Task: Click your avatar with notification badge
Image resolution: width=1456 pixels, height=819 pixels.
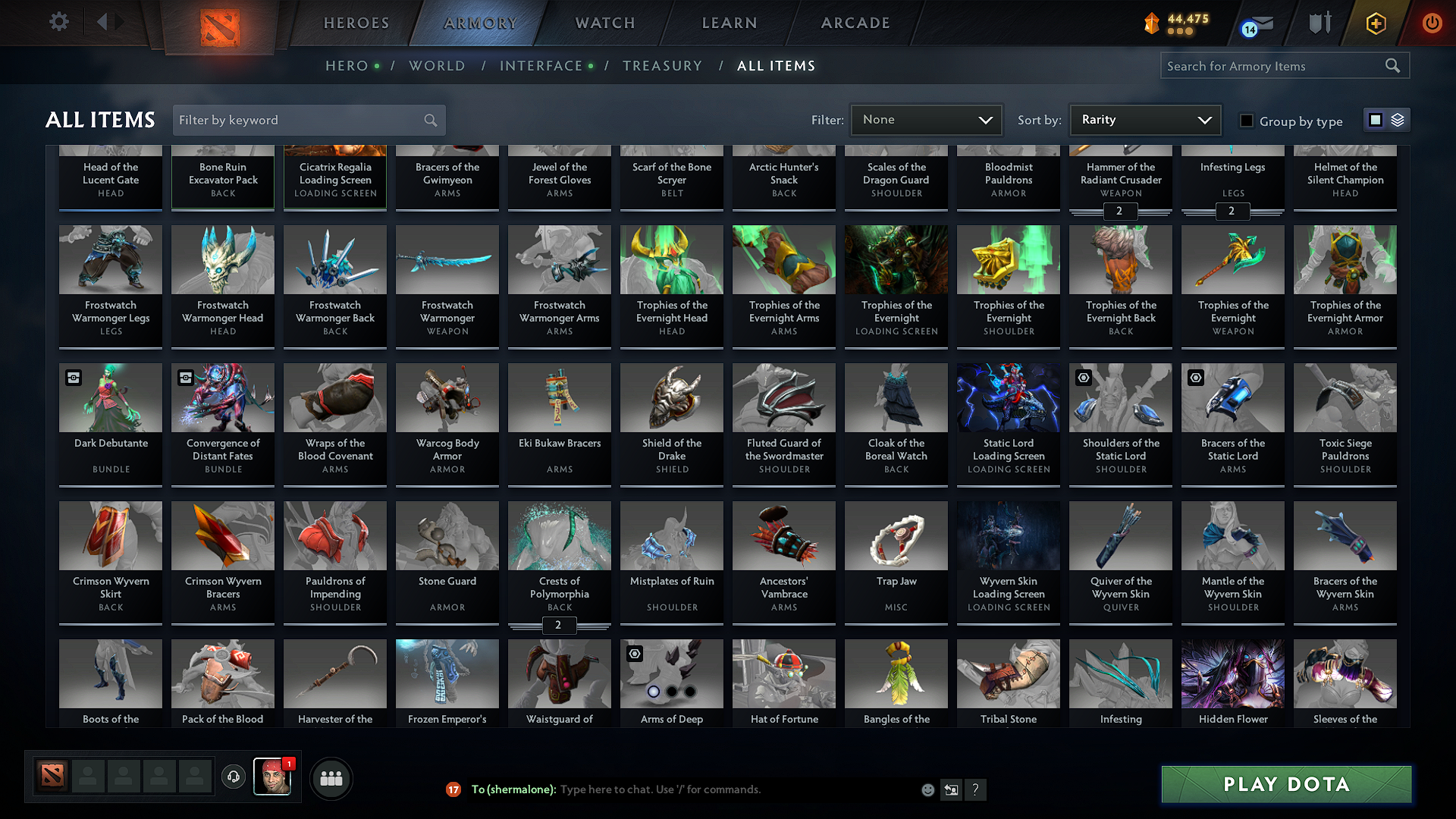Action: pos(273,777)
